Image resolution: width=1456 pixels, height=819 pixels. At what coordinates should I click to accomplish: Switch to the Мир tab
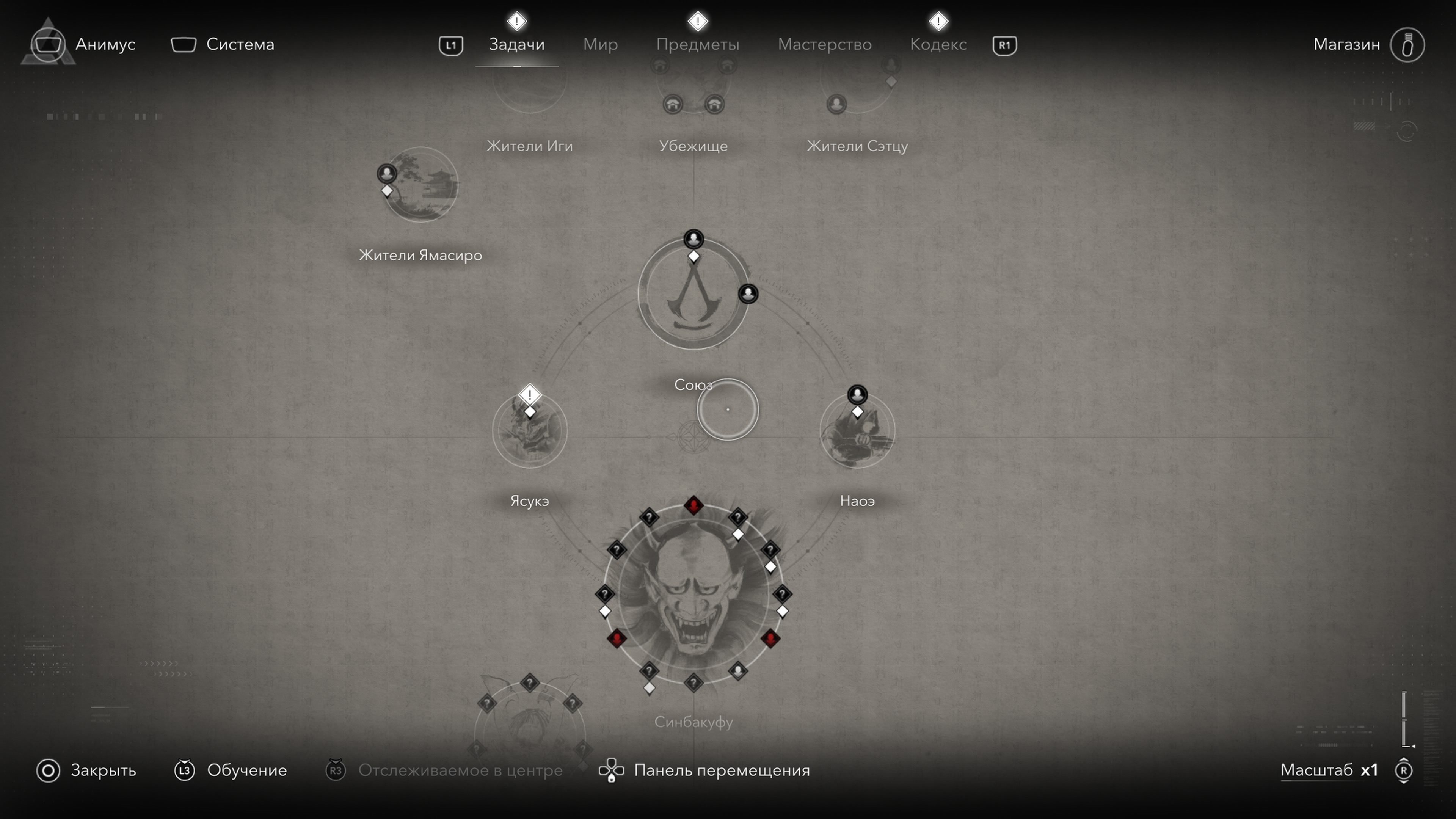point(600,45)
